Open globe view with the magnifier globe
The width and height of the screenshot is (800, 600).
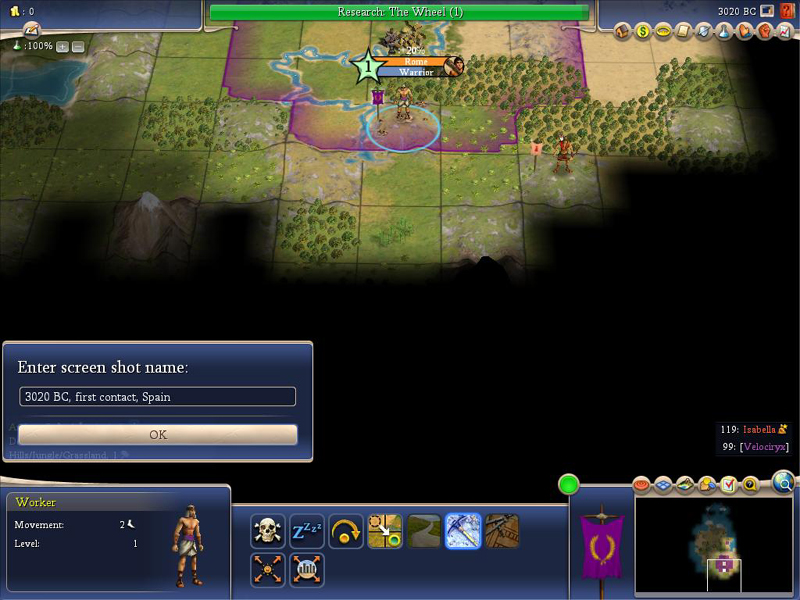[x=783, y=484]
